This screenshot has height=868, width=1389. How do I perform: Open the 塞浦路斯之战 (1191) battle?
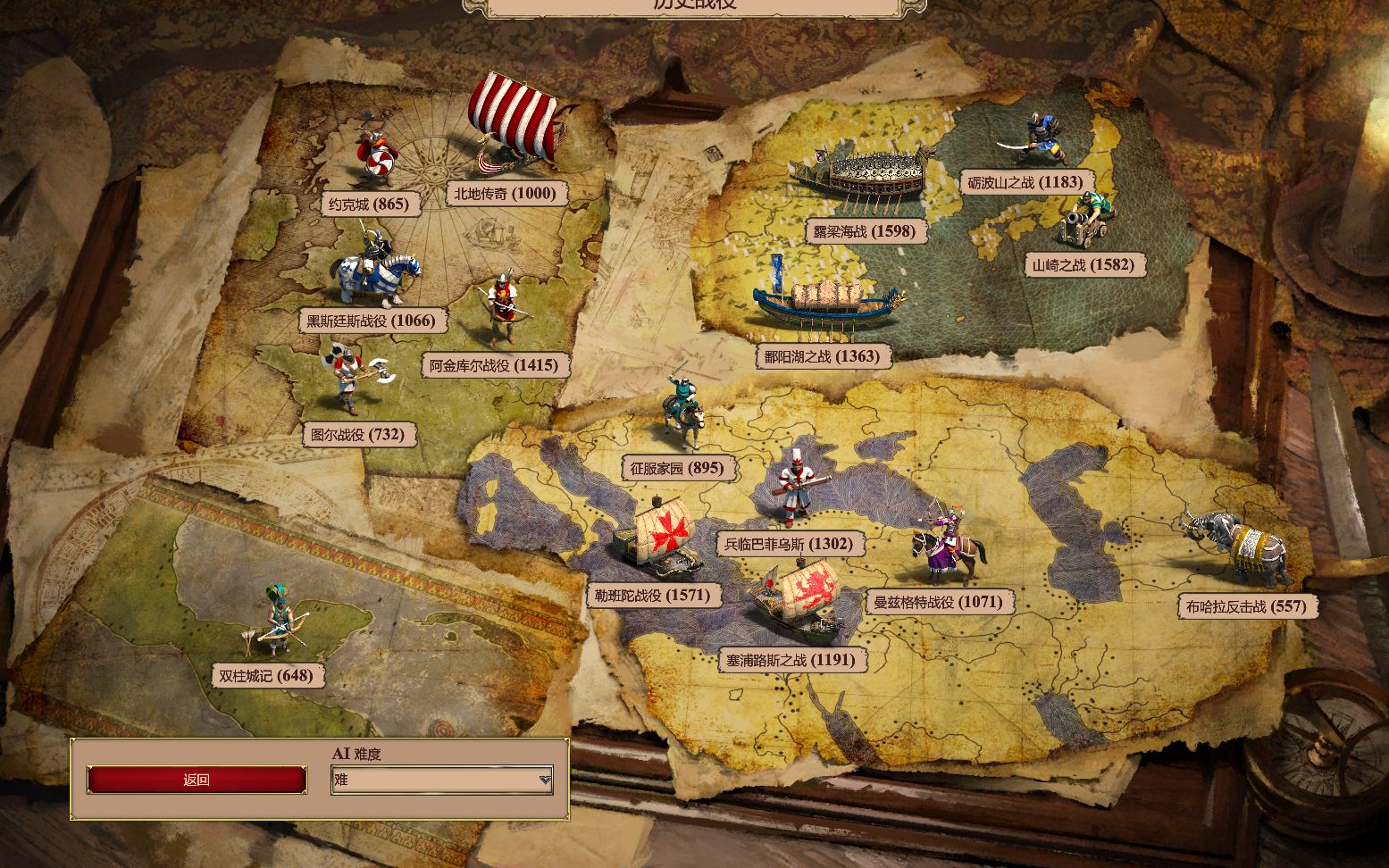[791, 661]
